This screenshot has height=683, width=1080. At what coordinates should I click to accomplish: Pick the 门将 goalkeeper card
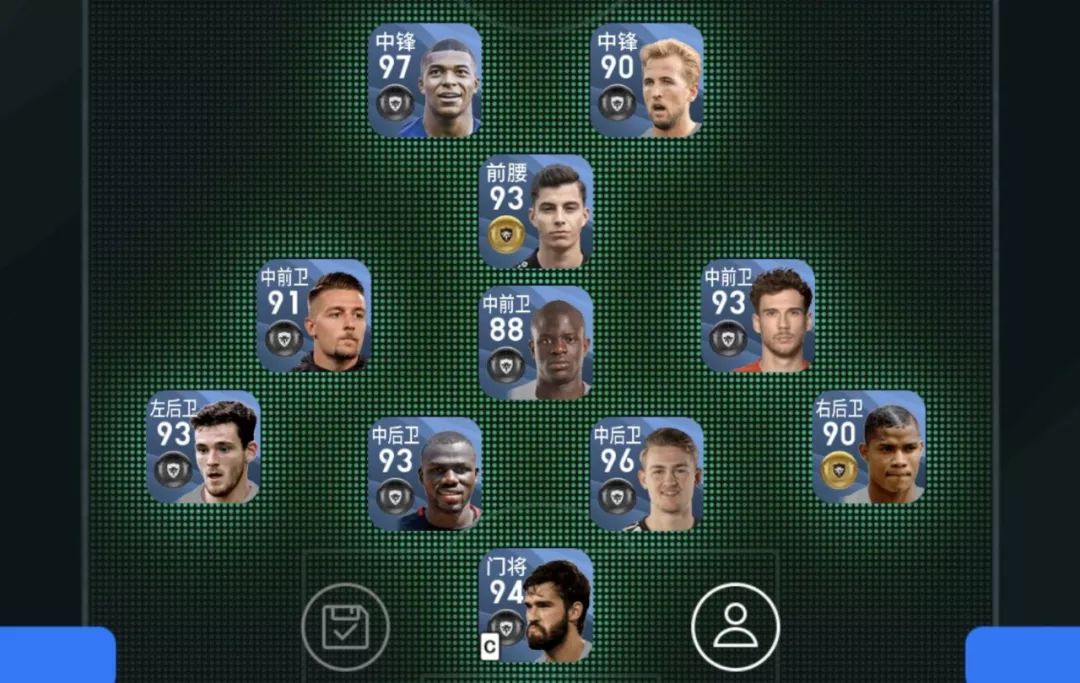pos(536,605)
